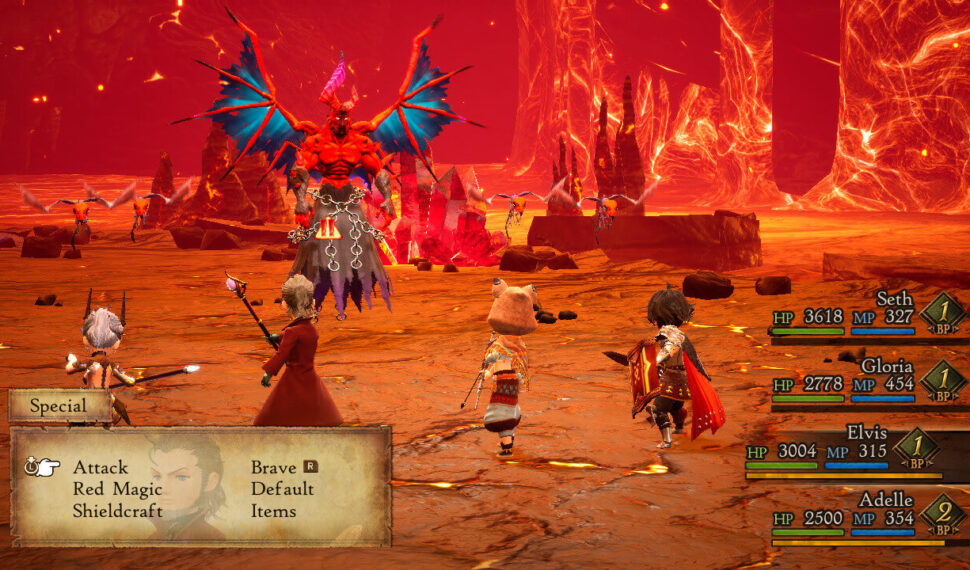The width and height of the screenshot is (970, 570).
Task: Select the Attack command
Action: [x=100, y=467]
